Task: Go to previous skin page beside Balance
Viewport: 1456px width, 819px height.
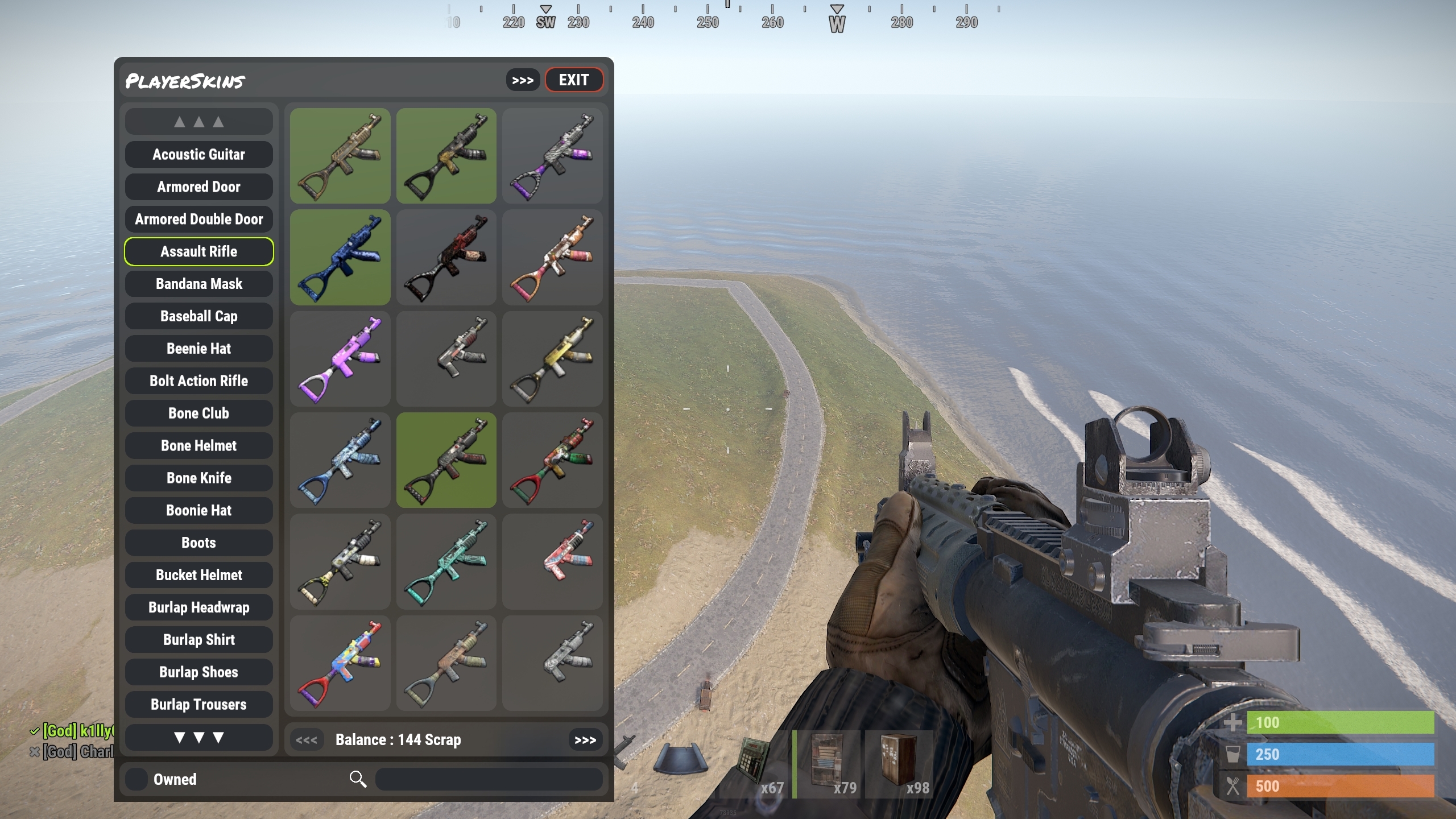Action: click(x=307, y=740)
